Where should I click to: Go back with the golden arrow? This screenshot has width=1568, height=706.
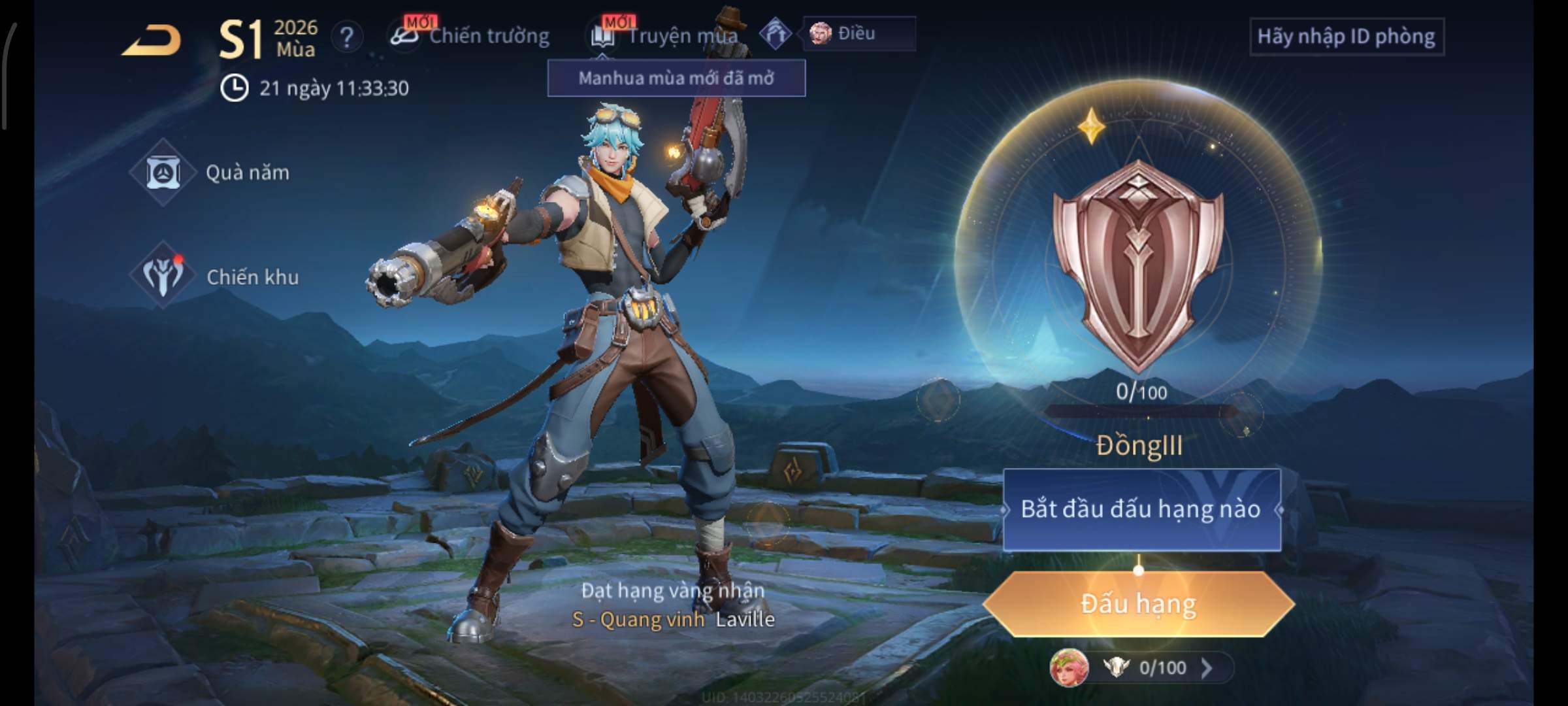[x=152, y=41]
